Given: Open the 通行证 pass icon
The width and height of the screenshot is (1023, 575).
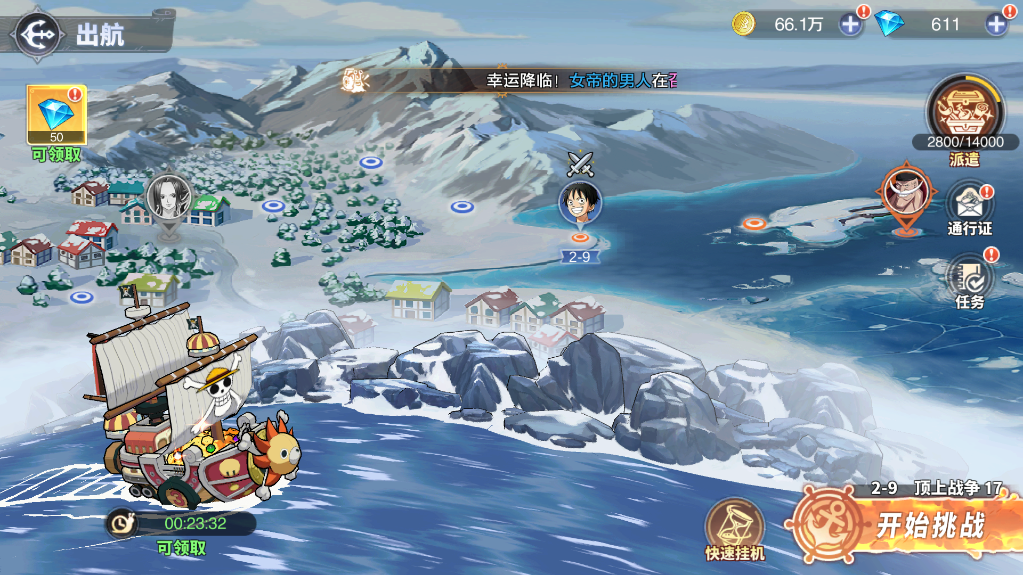Looking at the screenshot, I should click(x=968, y=205).
